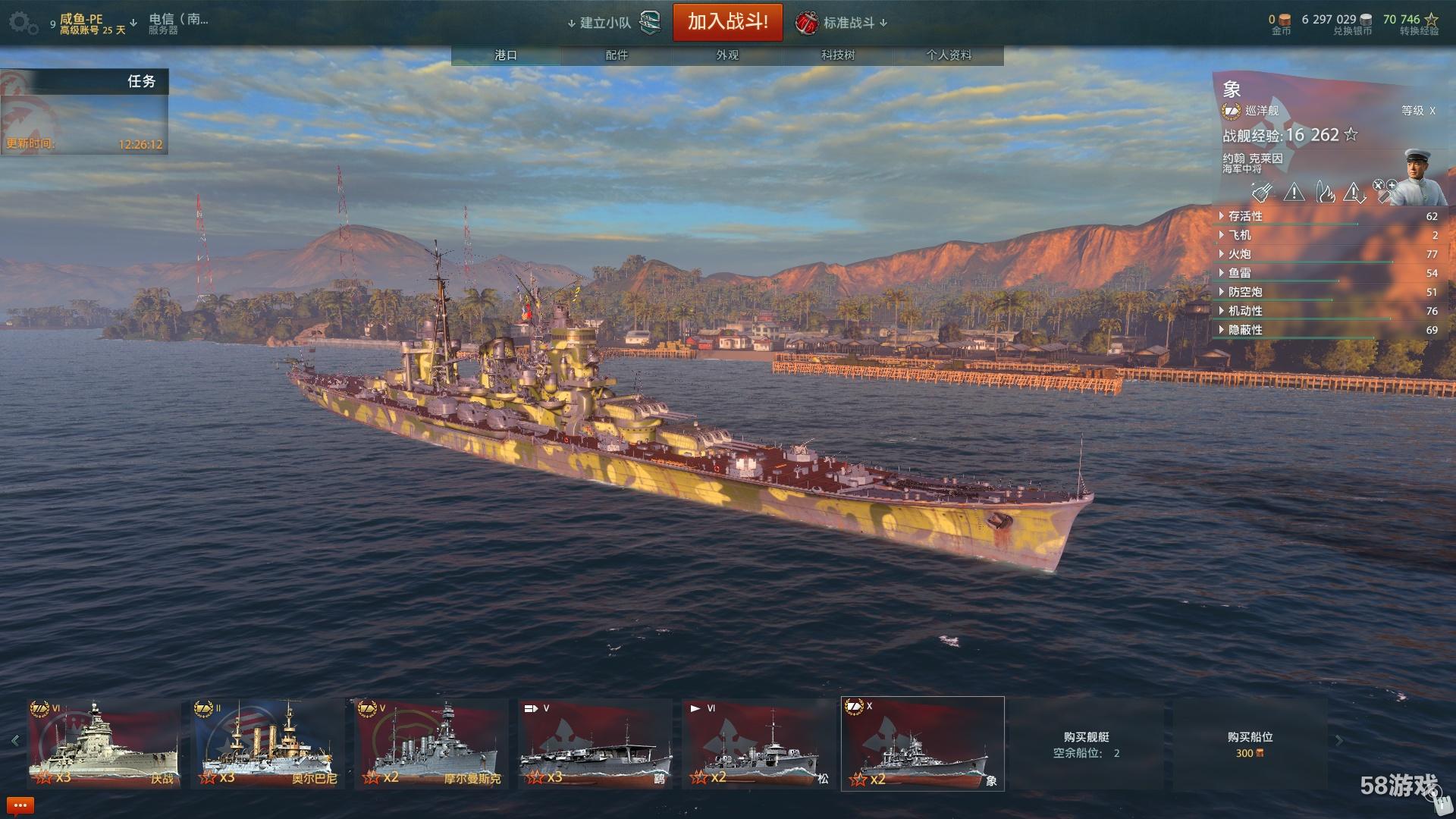Open commander 约翰 克莱因 portrait
The width and height of the screenshot is (1456, 819).
pos(1421,177)
